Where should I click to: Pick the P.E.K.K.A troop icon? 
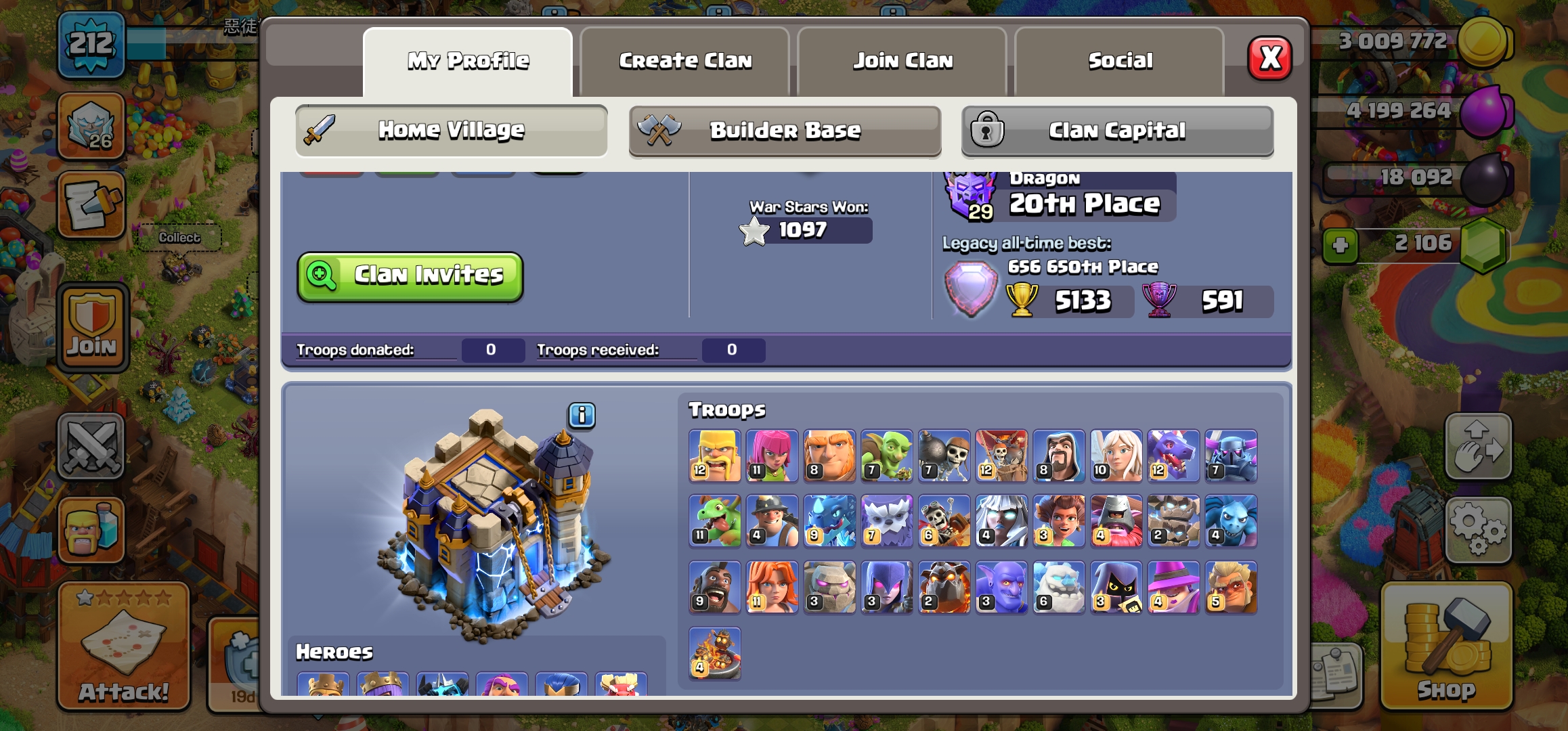tap(1231, 456)
